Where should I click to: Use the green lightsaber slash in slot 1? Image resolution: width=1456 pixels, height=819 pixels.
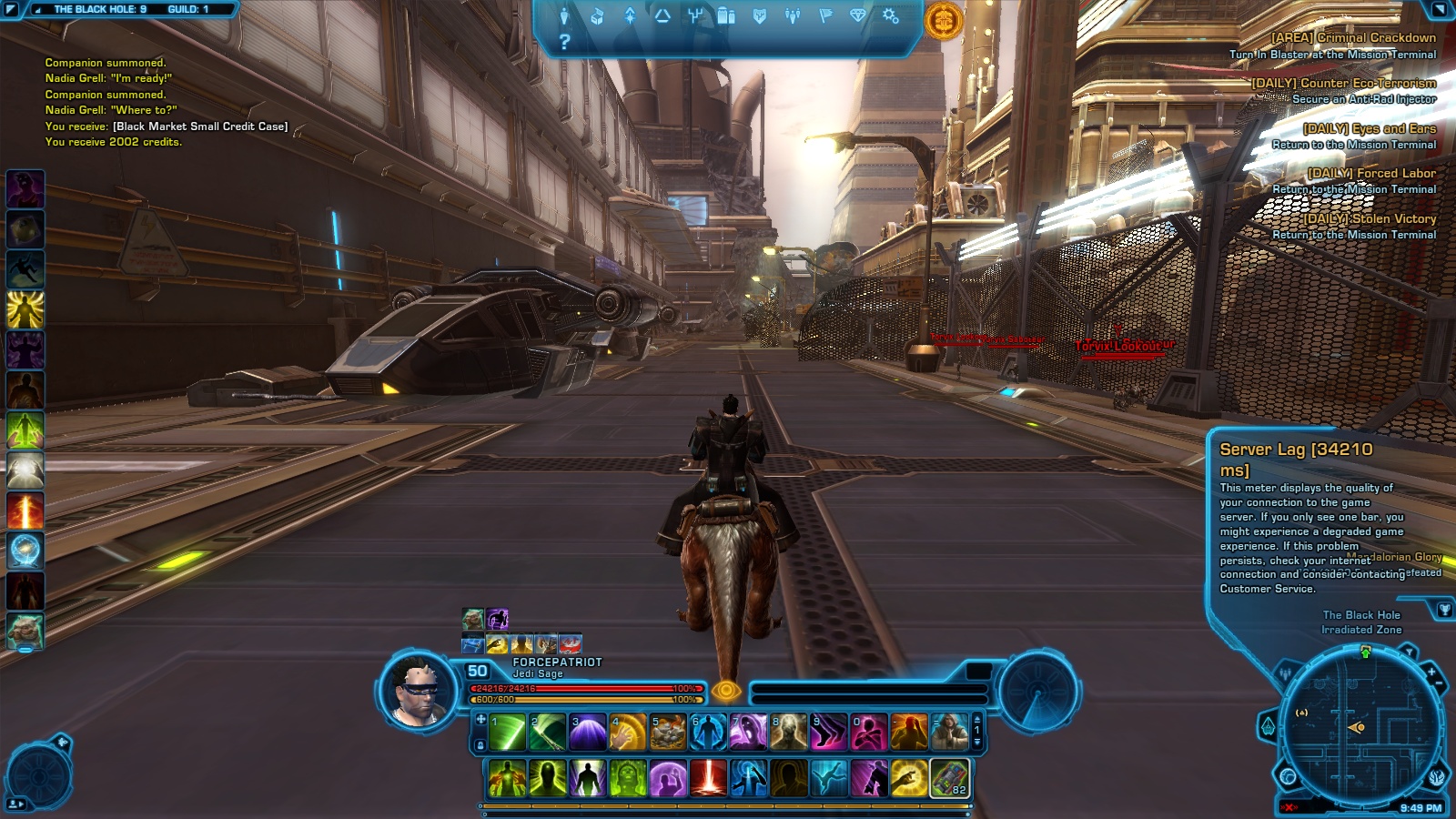pyautogui.click(x=507, y=733)
